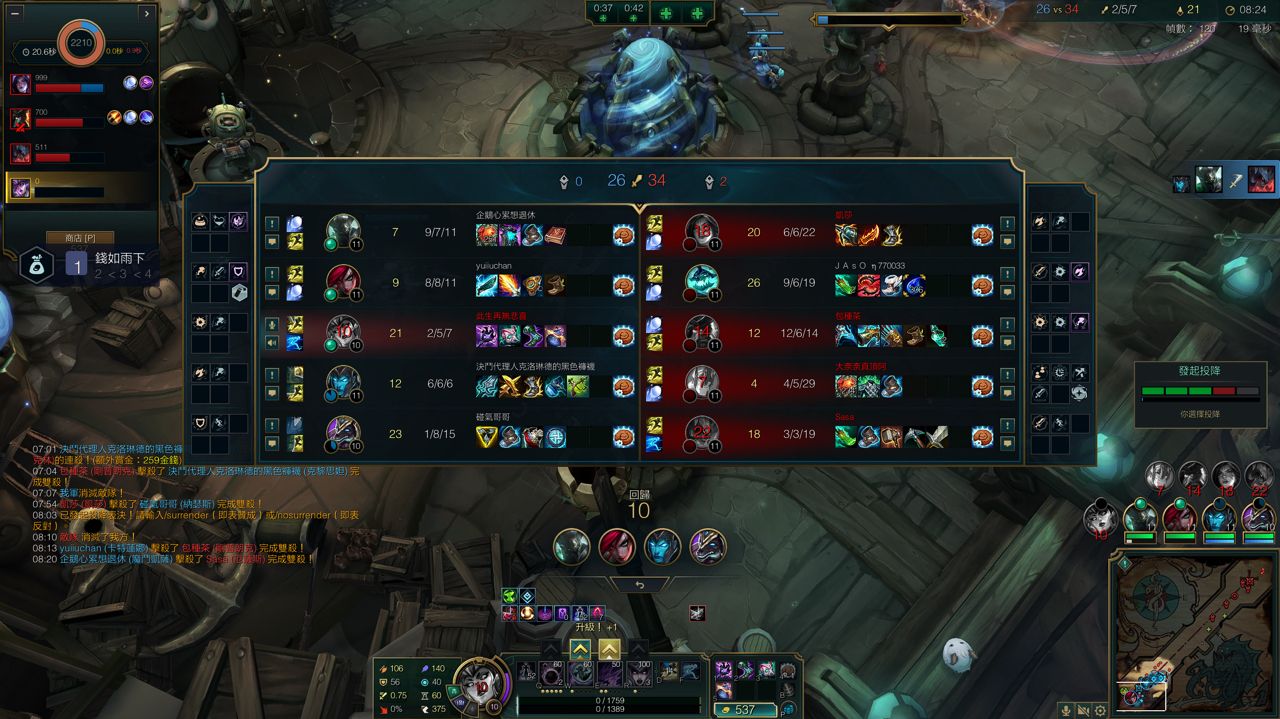
Task: Open the shop via 商店 button
Action: [x=80, y=238]
